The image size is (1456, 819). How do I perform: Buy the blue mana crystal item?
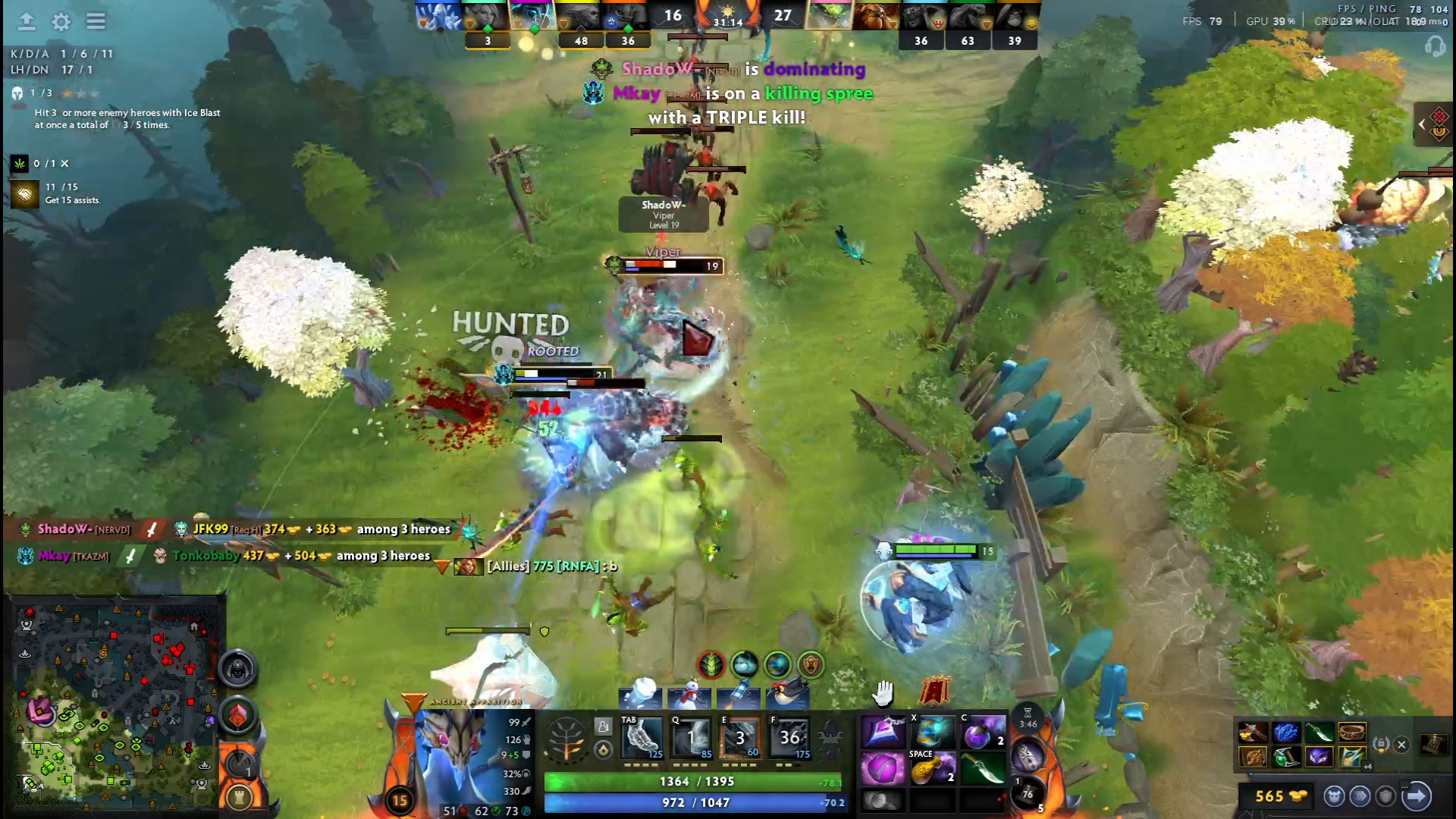click(x=1286, y=733)
